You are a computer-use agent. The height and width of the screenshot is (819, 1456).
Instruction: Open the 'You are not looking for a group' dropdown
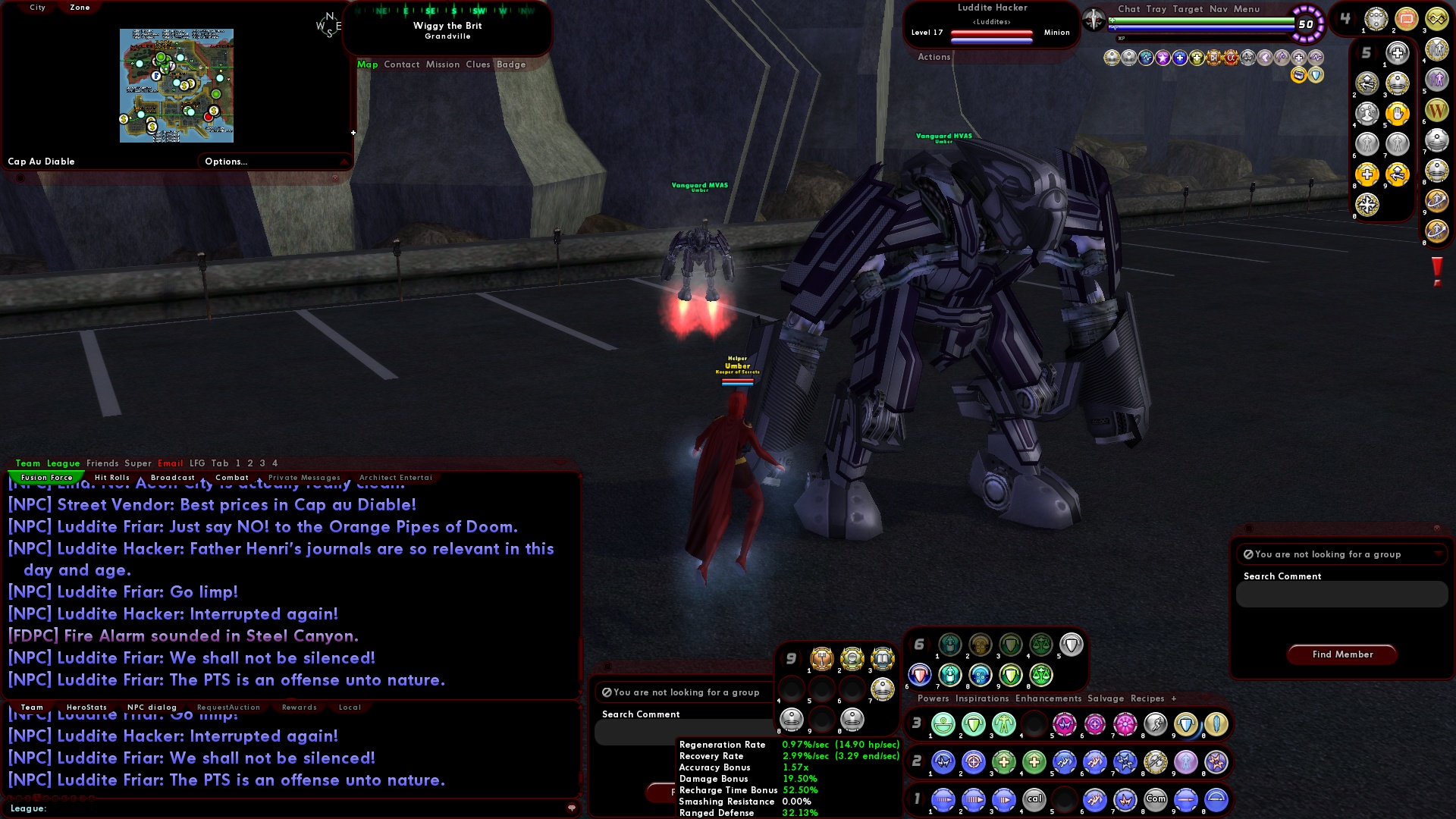(x=1341, y=554)
